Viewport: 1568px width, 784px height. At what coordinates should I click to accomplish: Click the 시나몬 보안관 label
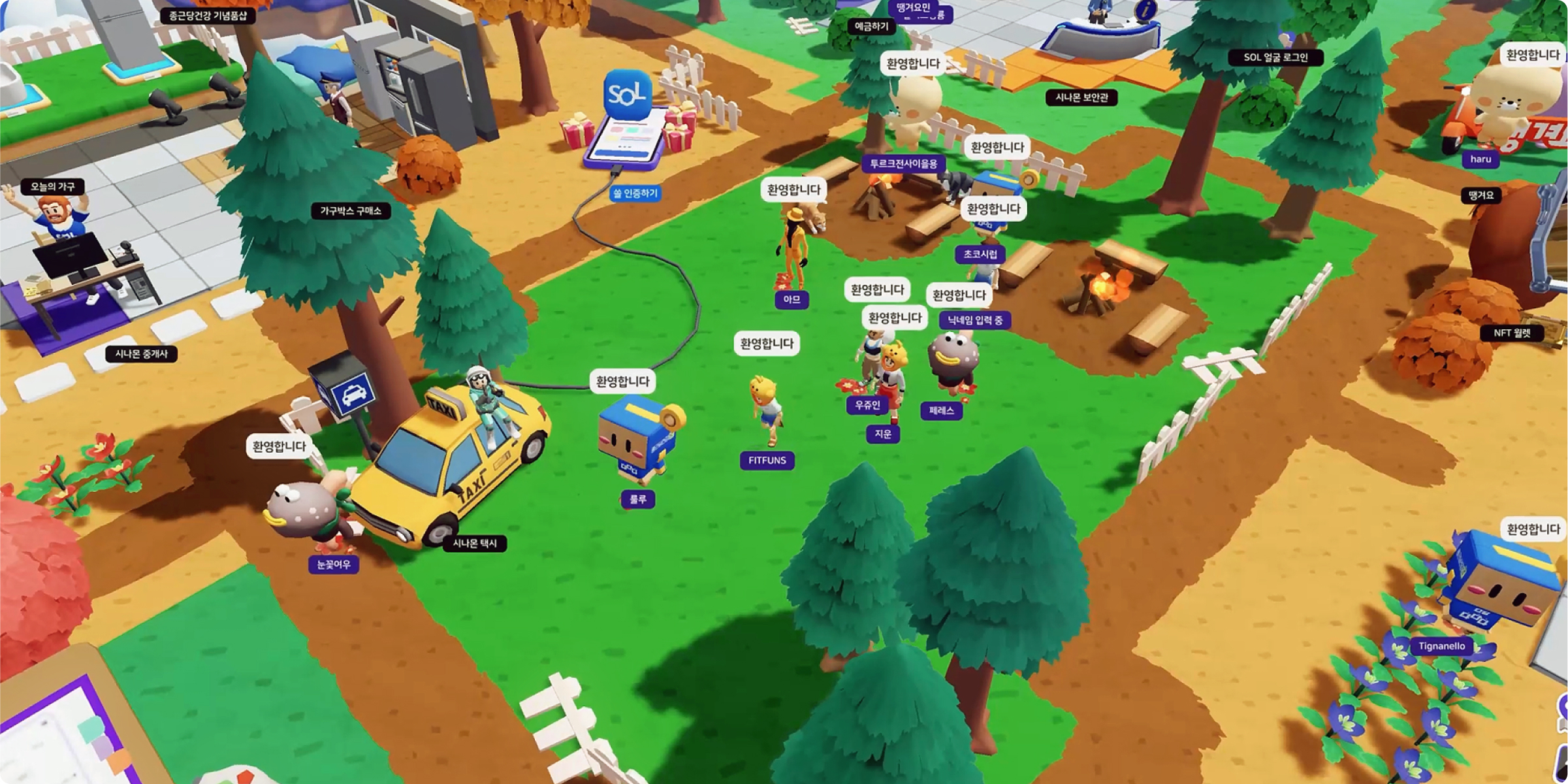coord(1081,98)
